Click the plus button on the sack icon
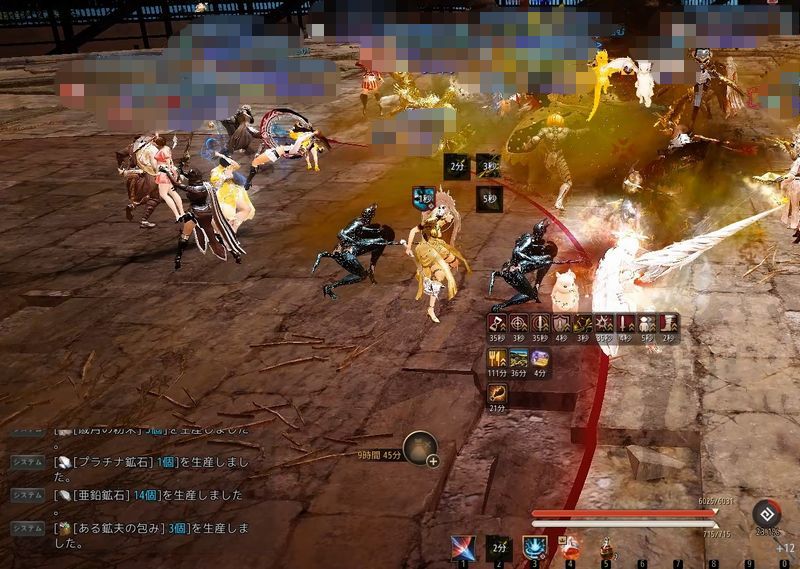 coord(433,461)
